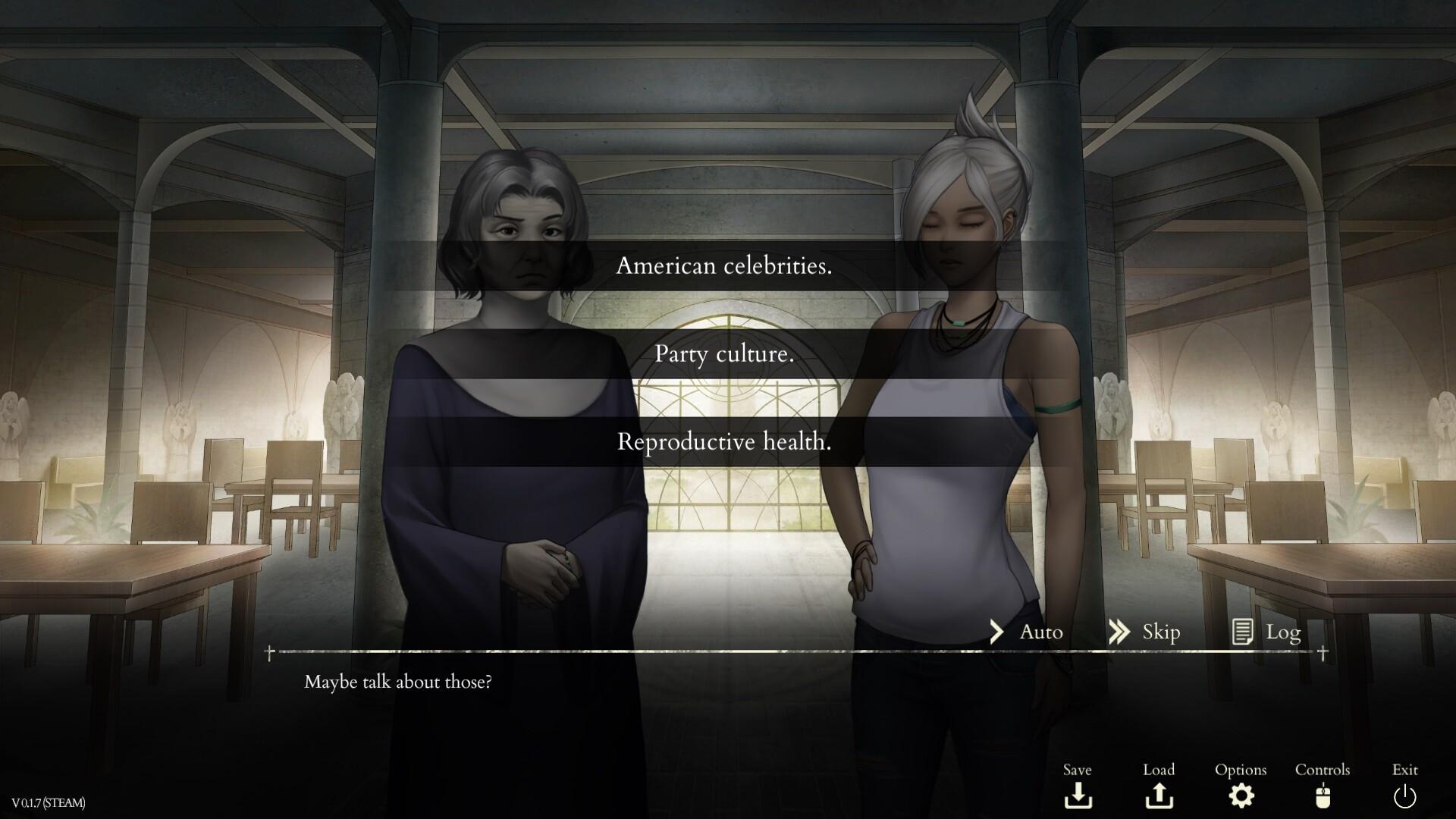Open the dialogue Log icon
The width and height of the screenshot is (1456, 819).
click(x=1244, y=631)
